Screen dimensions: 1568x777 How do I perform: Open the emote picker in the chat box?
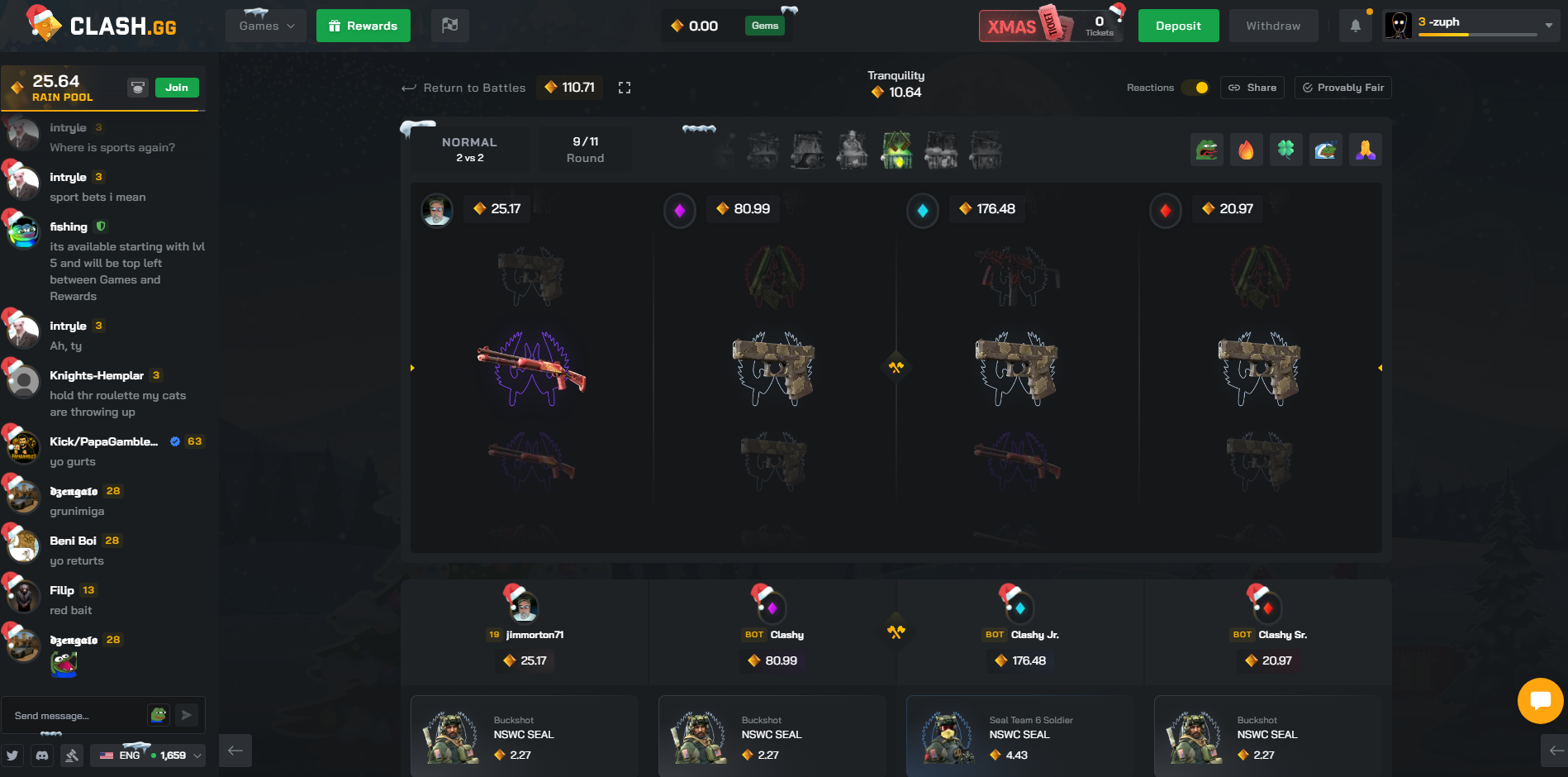(x=157, y=714)
